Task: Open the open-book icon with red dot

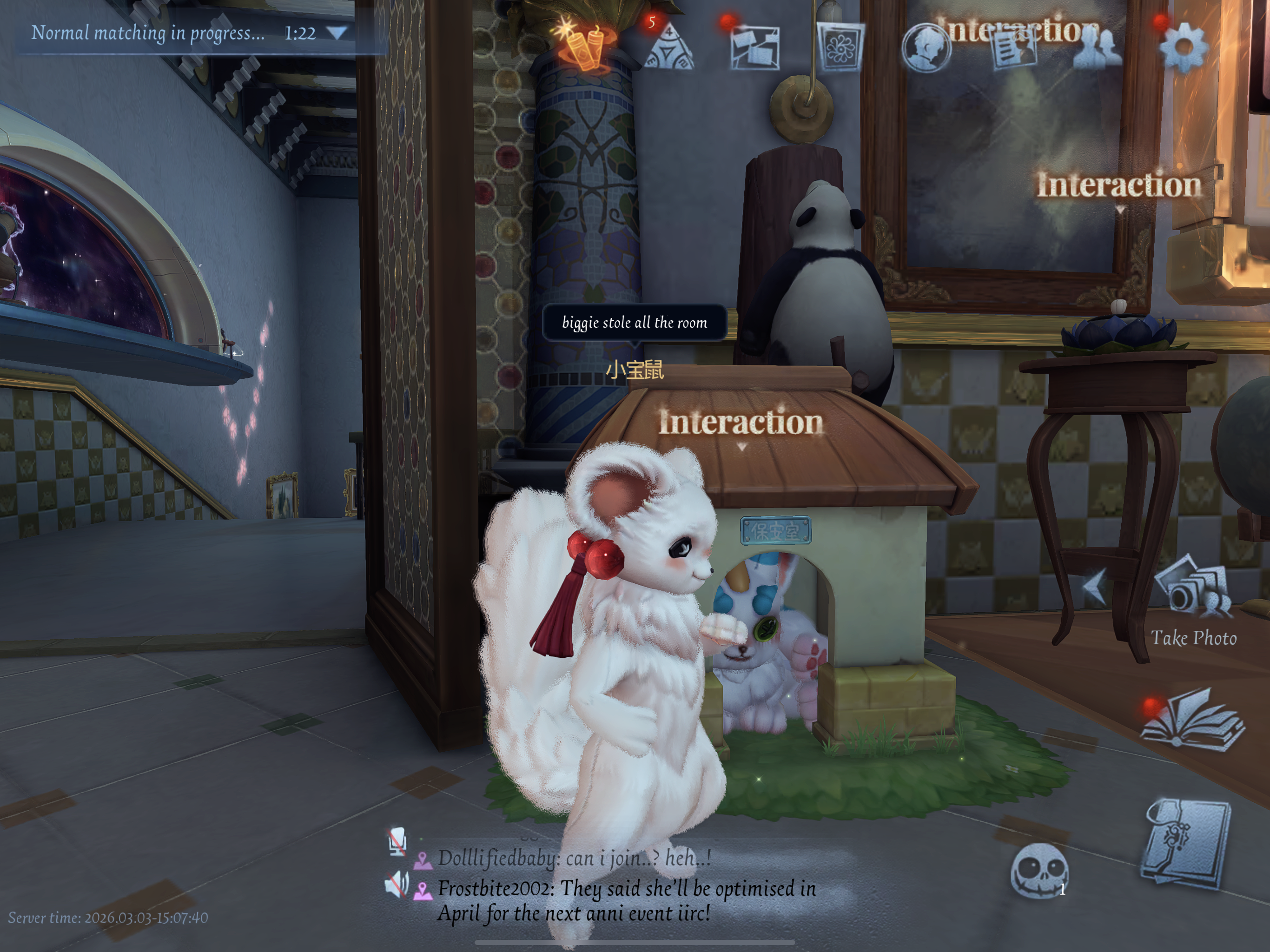Action: tap(1192, 721)
